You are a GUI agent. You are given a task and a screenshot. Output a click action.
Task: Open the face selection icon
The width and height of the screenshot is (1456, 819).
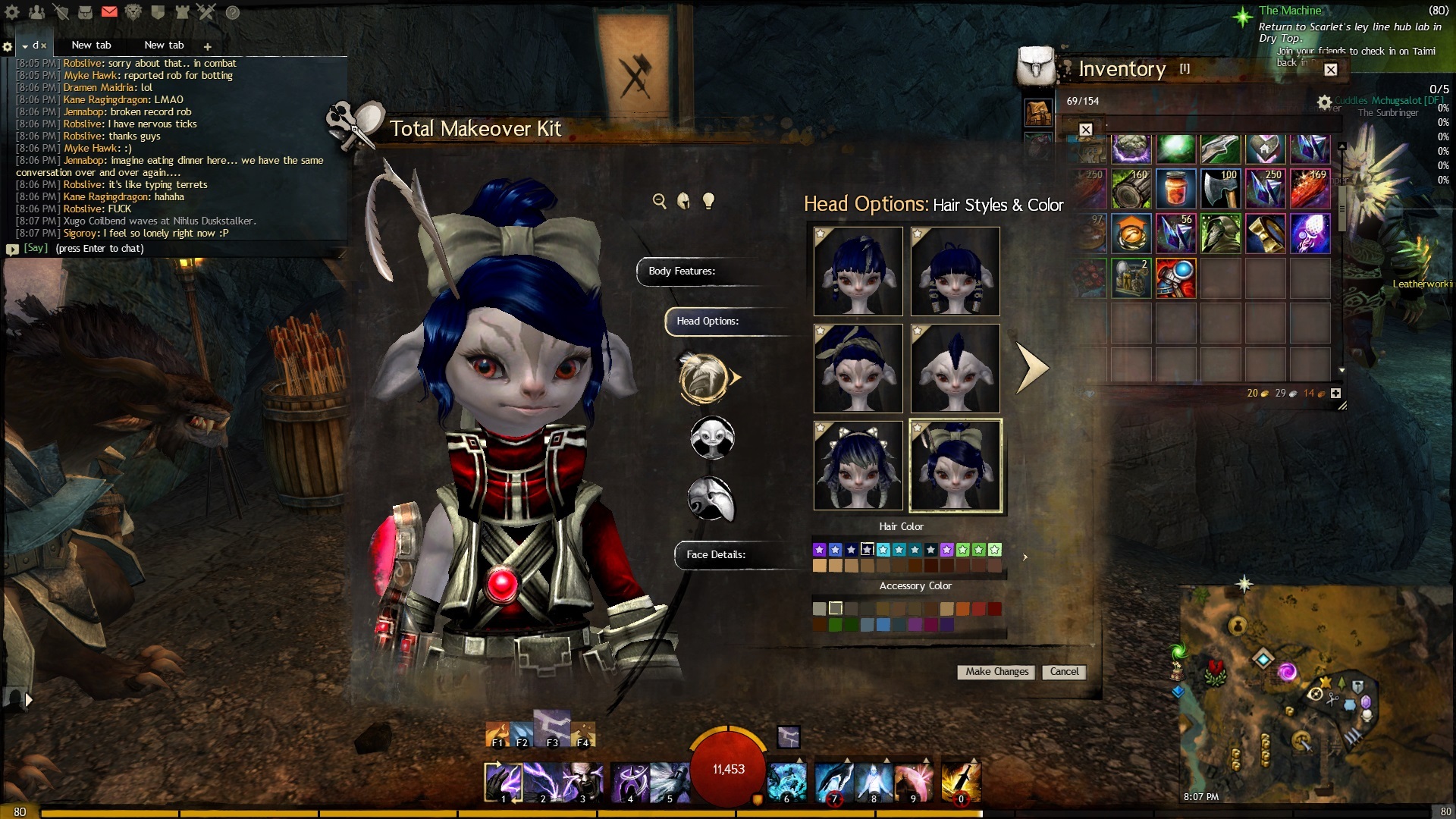click(712, 438)
